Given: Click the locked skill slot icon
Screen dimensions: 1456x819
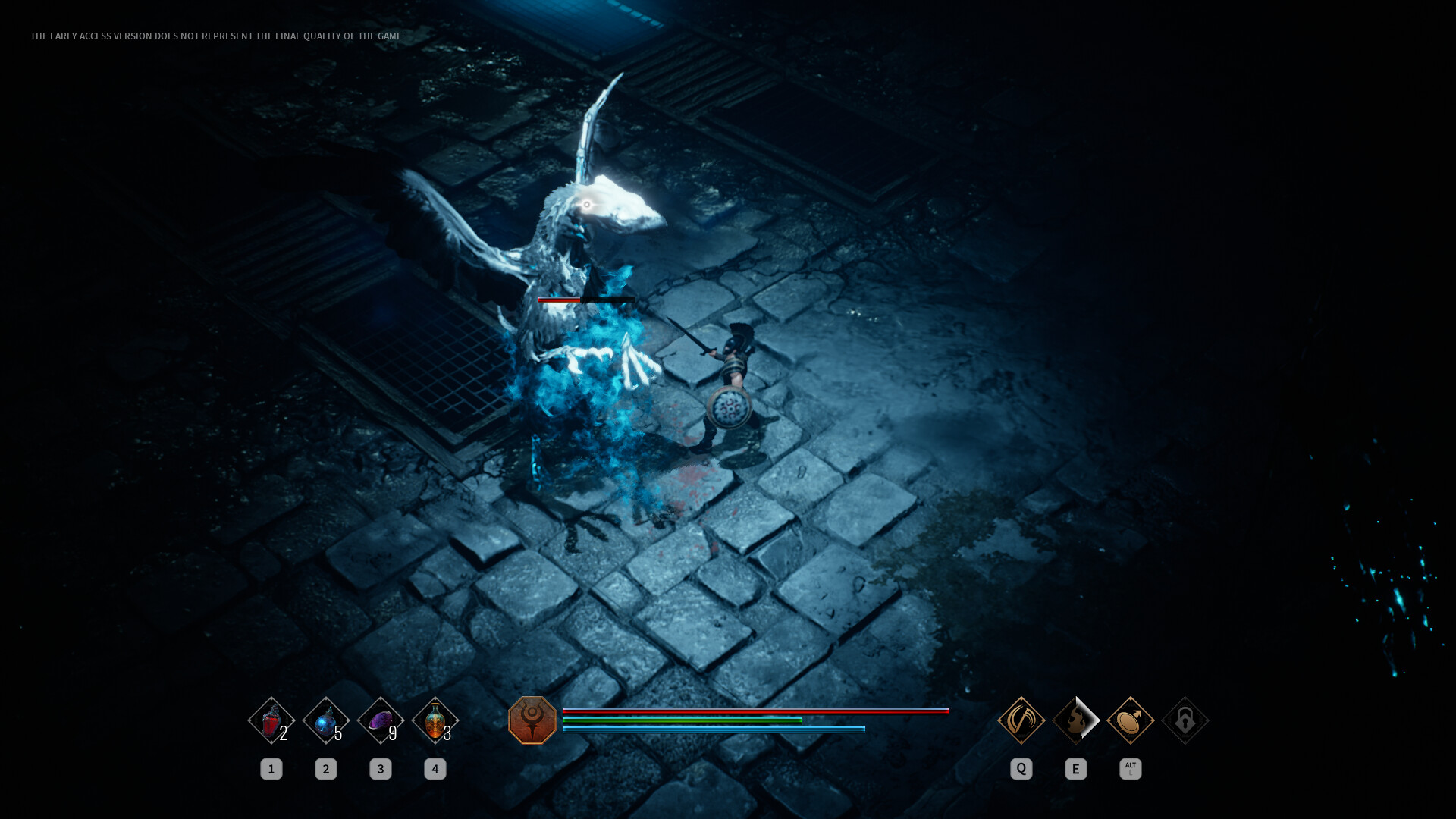Looking at the screenshot, I should pos(1185,722).
